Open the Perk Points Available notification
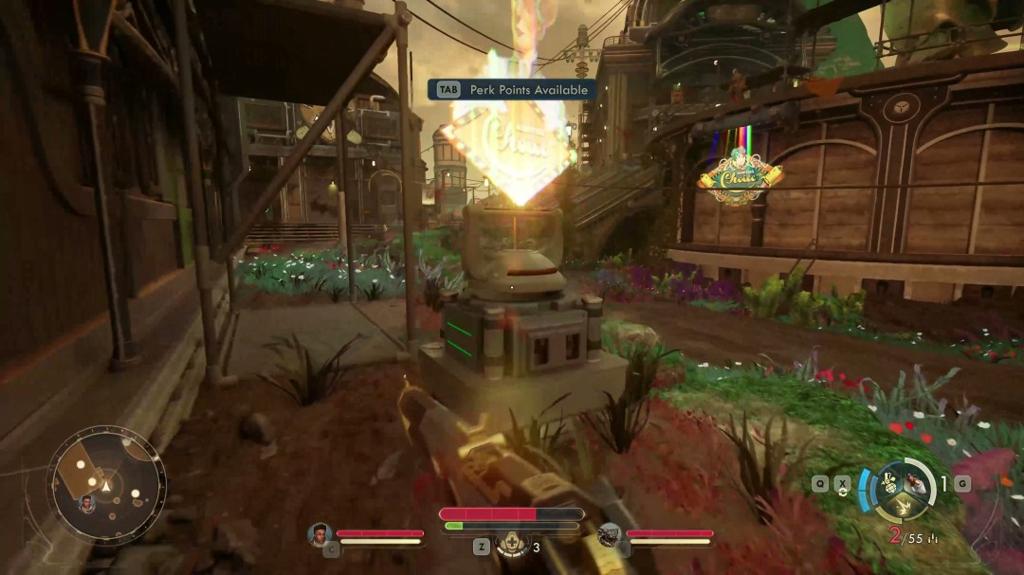The image size is (1024, 575). pyautogui.click(x=512, y=90)
